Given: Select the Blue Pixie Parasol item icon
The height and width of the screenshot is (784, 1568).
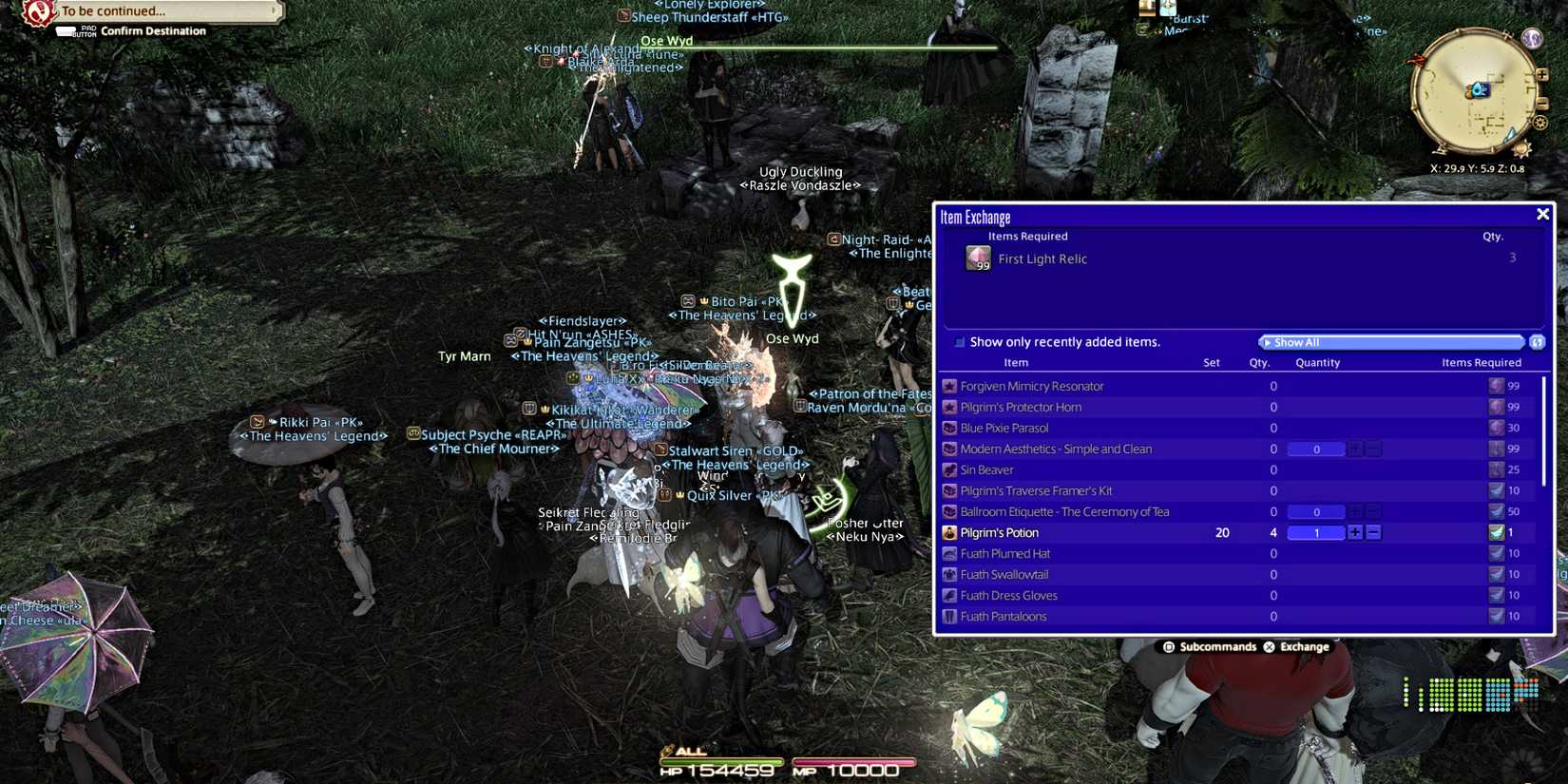Looking at the screenshot, I should 949,428.
